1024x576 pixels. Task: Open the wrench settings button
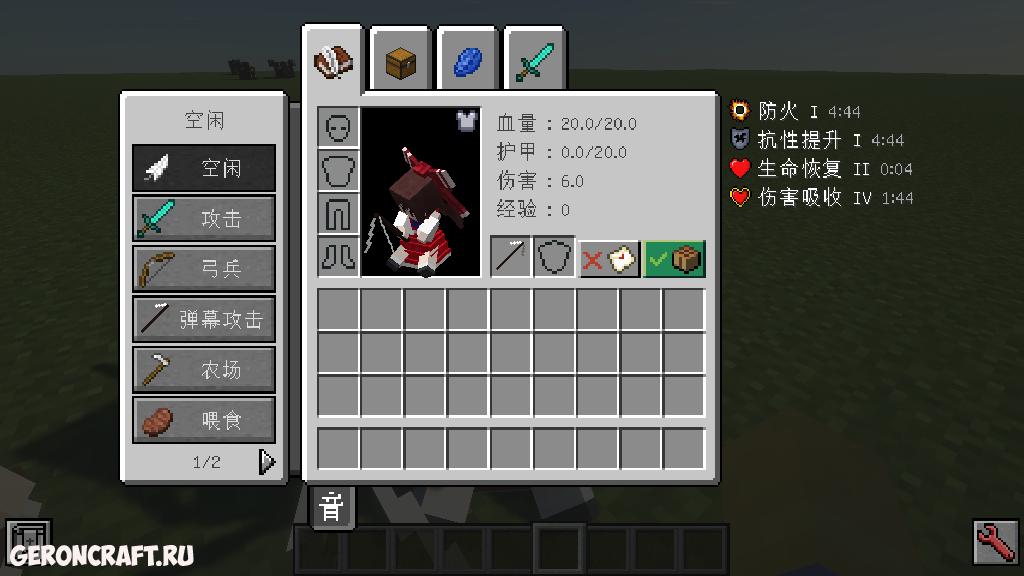pyautogui.click(x=994, y=541)
